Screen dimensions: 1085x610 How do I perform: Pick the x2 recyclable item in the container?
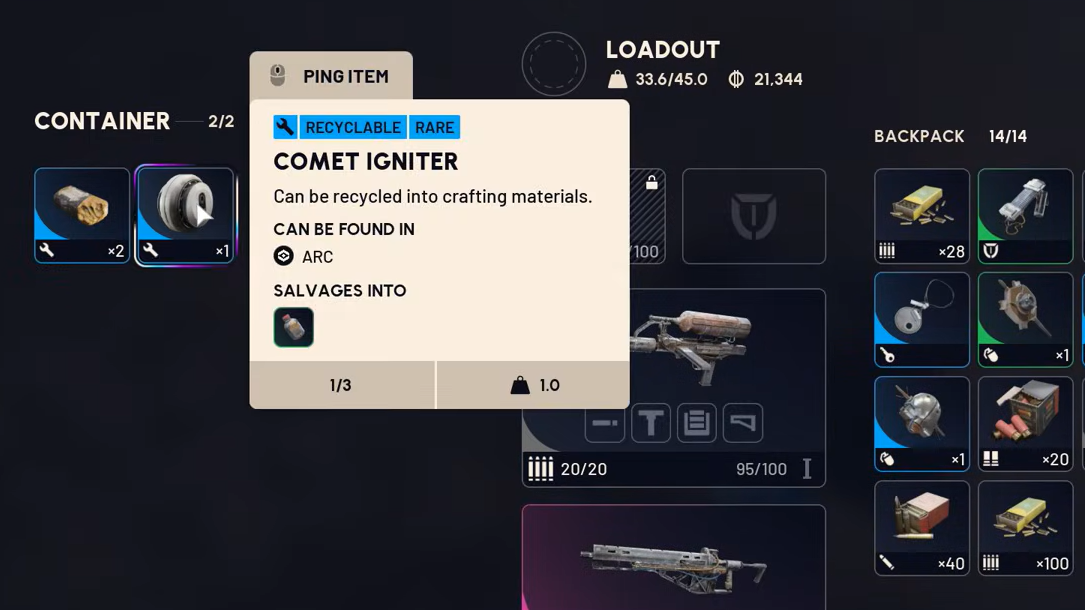(82, 215)
